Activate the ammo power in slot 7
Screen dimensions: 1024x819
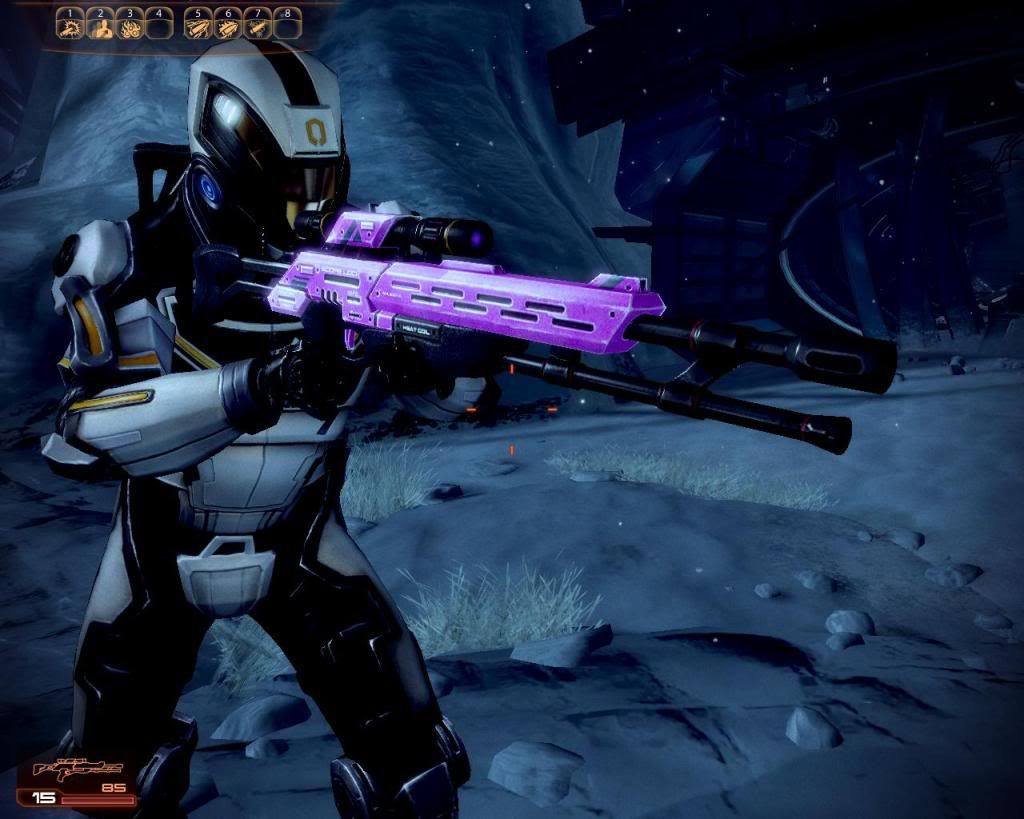click(x=258, y=27)
